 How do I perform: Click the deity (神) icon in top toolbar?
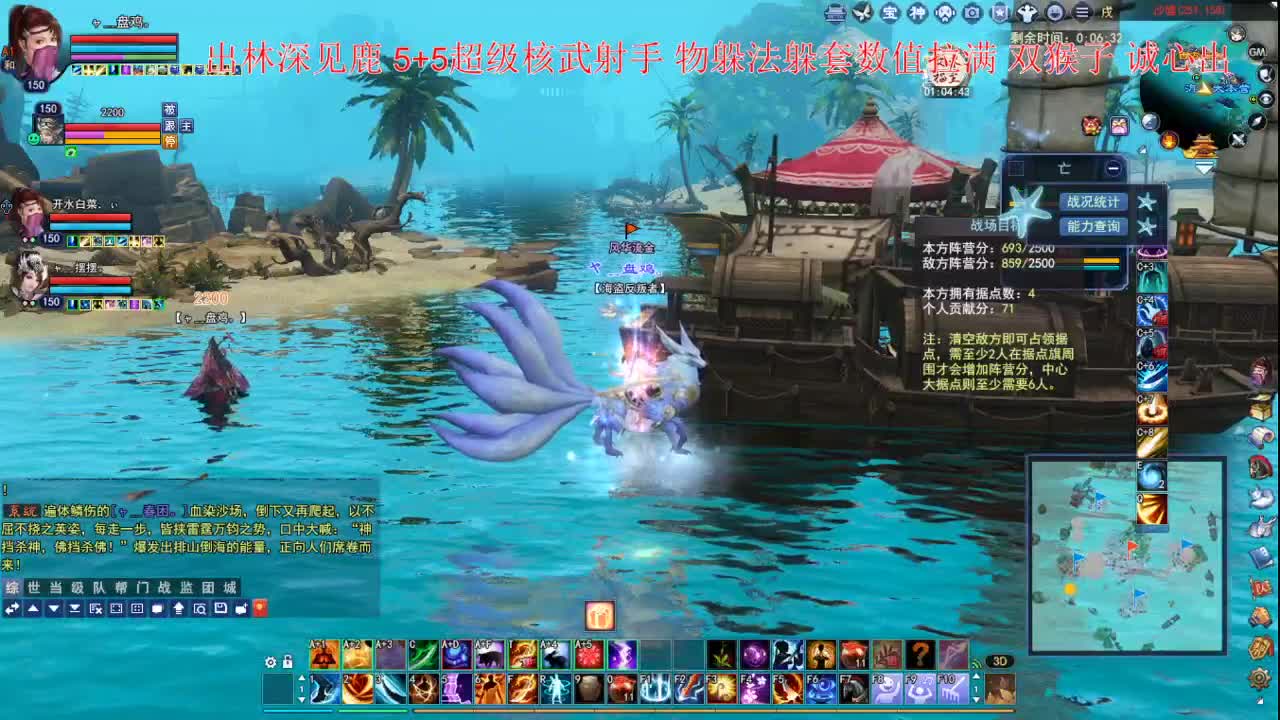point(919,12)
